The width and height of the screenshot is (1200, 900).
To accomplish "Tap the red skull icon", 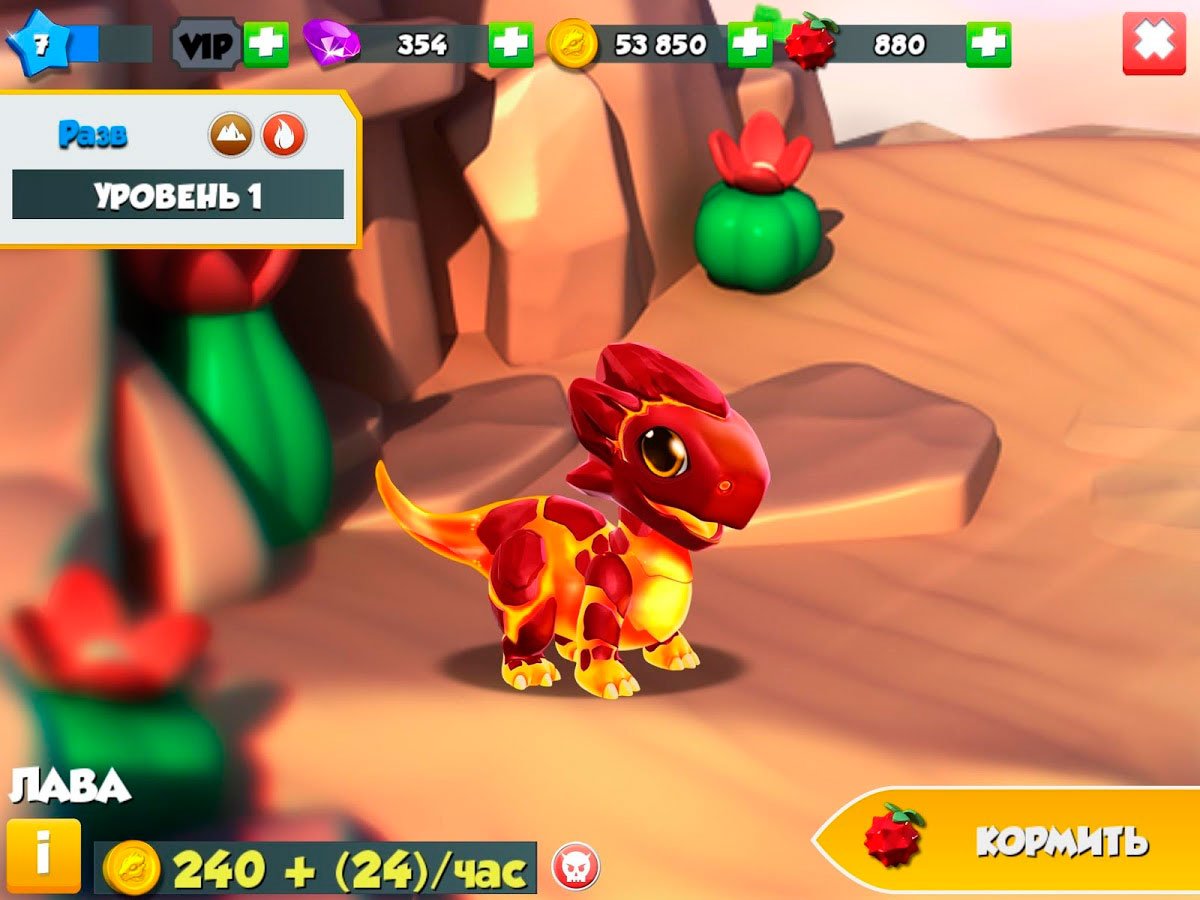I will (576, 866).
